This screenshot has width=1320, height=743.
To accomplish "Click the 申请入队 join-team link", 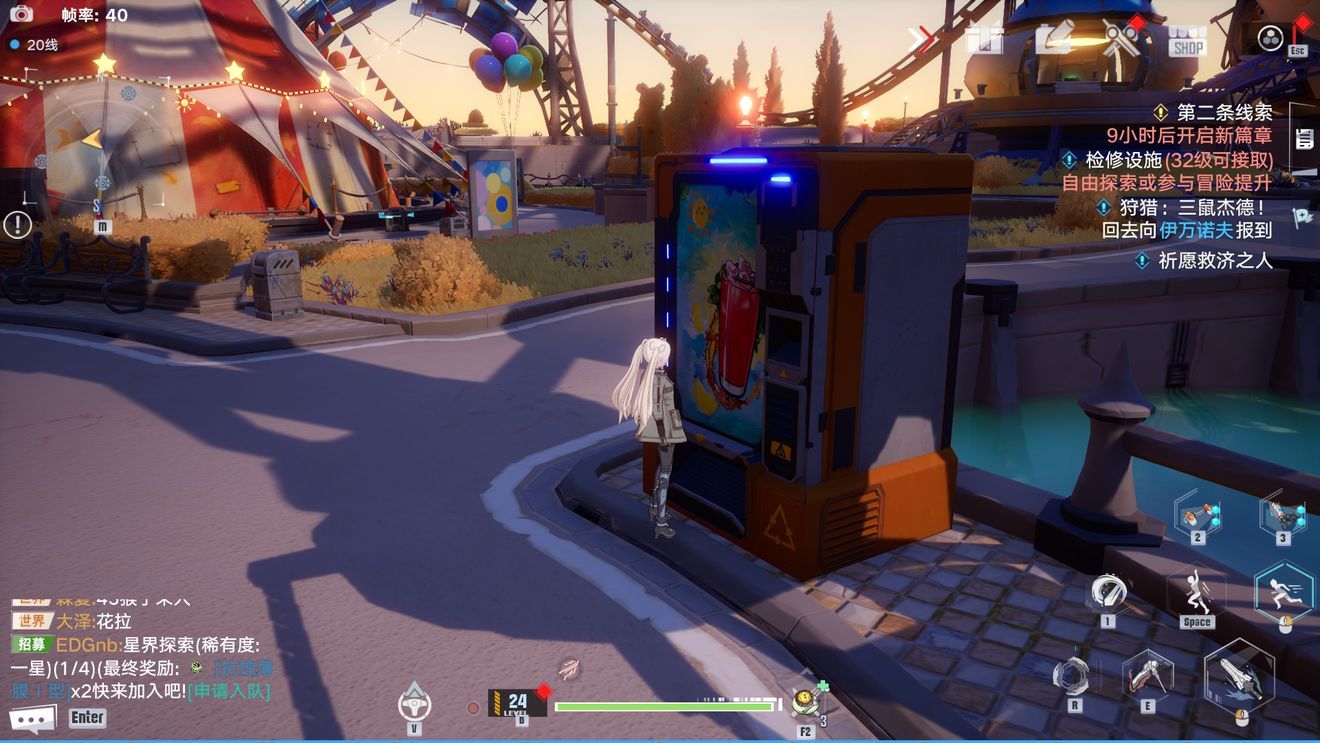I will click(228, 691).
